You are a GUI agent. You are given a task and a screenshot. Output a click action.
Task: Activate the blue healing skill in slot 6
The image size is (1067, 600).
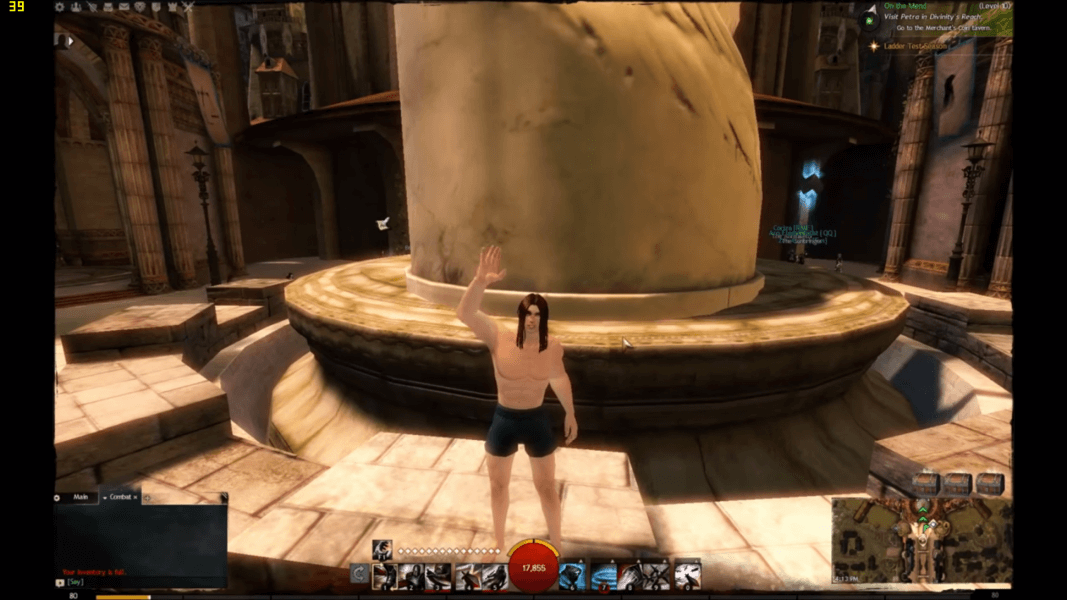[x=572, y=576]
